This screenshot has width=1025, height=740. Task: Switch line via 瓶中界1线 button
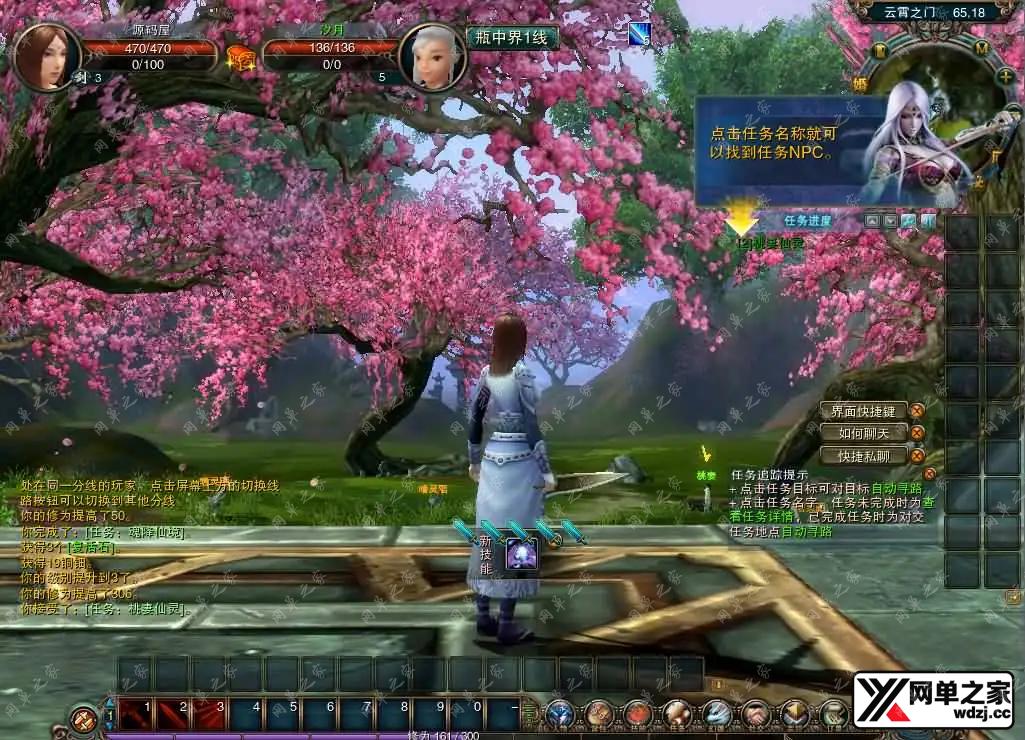click(512, 38)
